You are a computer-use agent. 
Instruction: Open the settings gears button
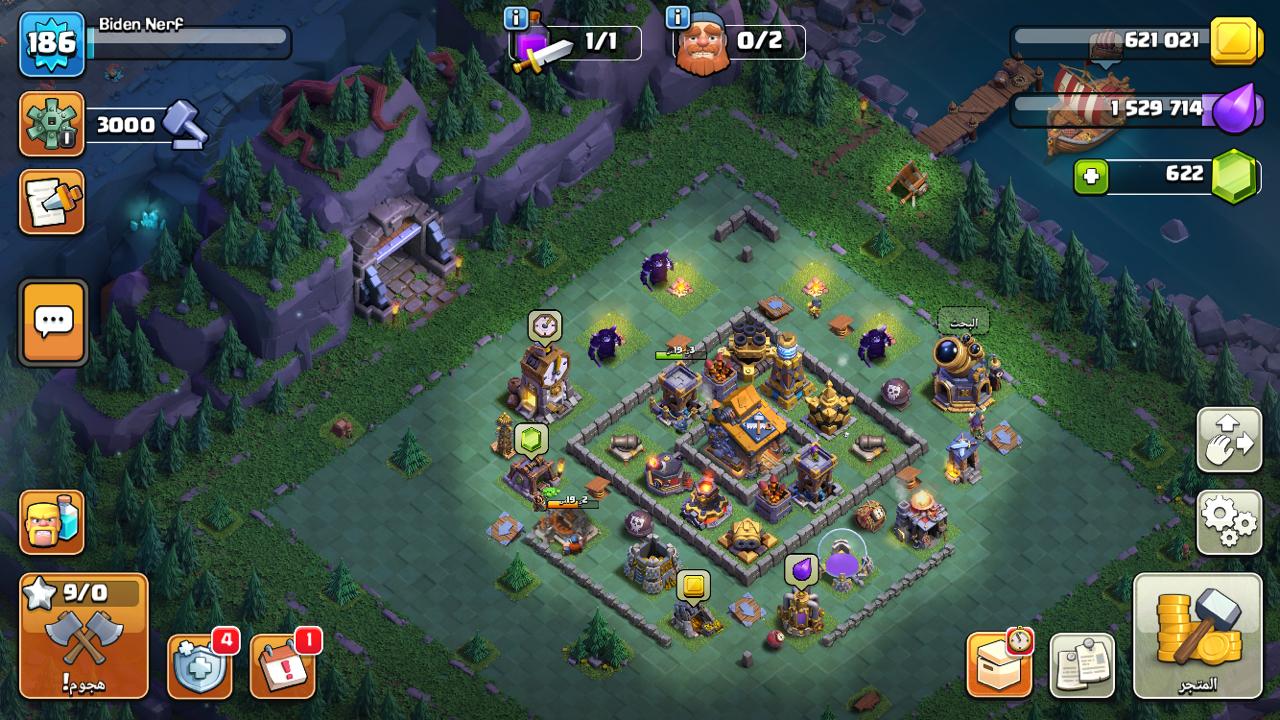point(1229,522)
